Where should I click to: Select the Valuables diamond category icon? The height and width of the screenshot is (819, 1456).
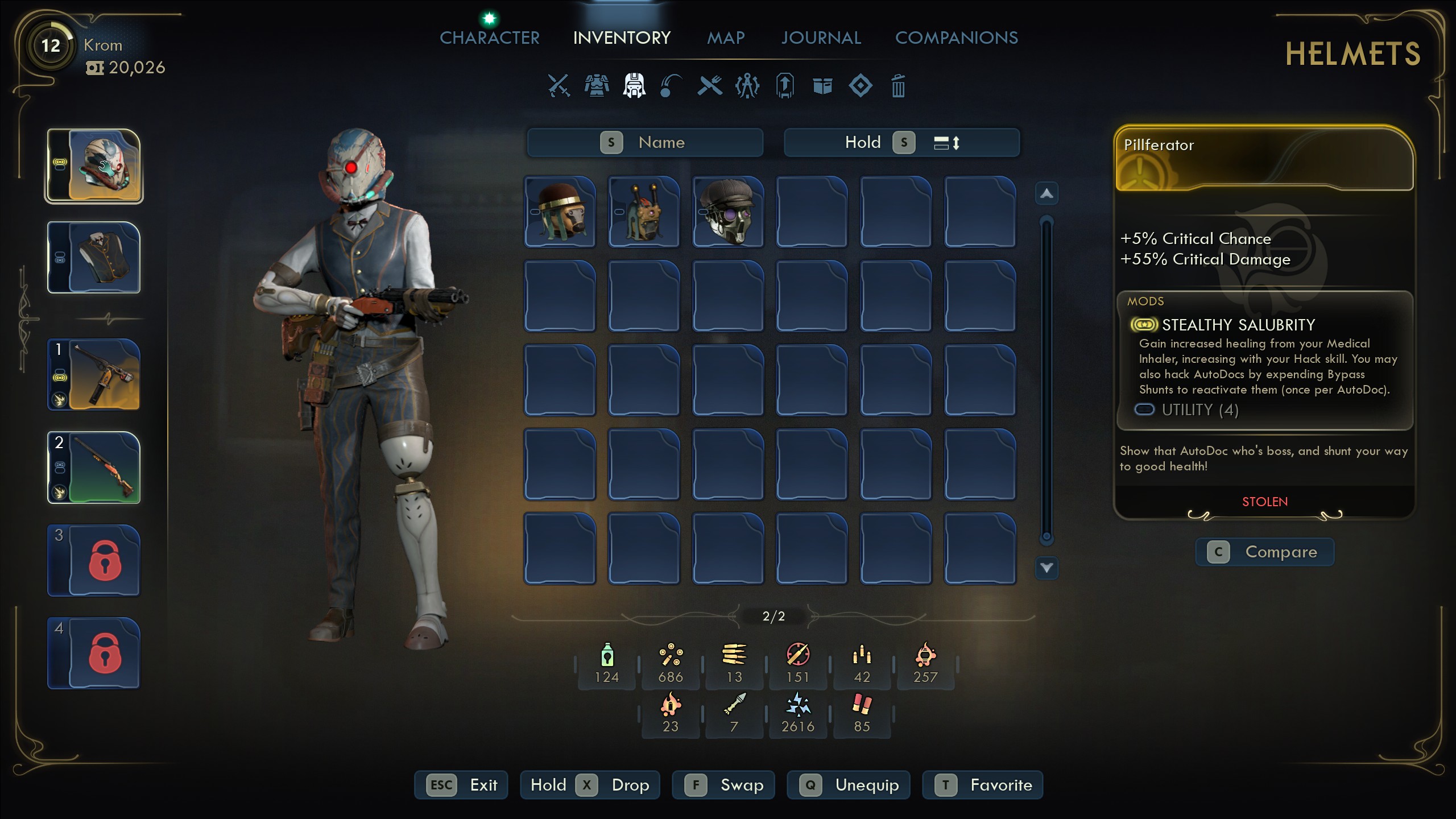pyautogui.click(x=861, y=86)
